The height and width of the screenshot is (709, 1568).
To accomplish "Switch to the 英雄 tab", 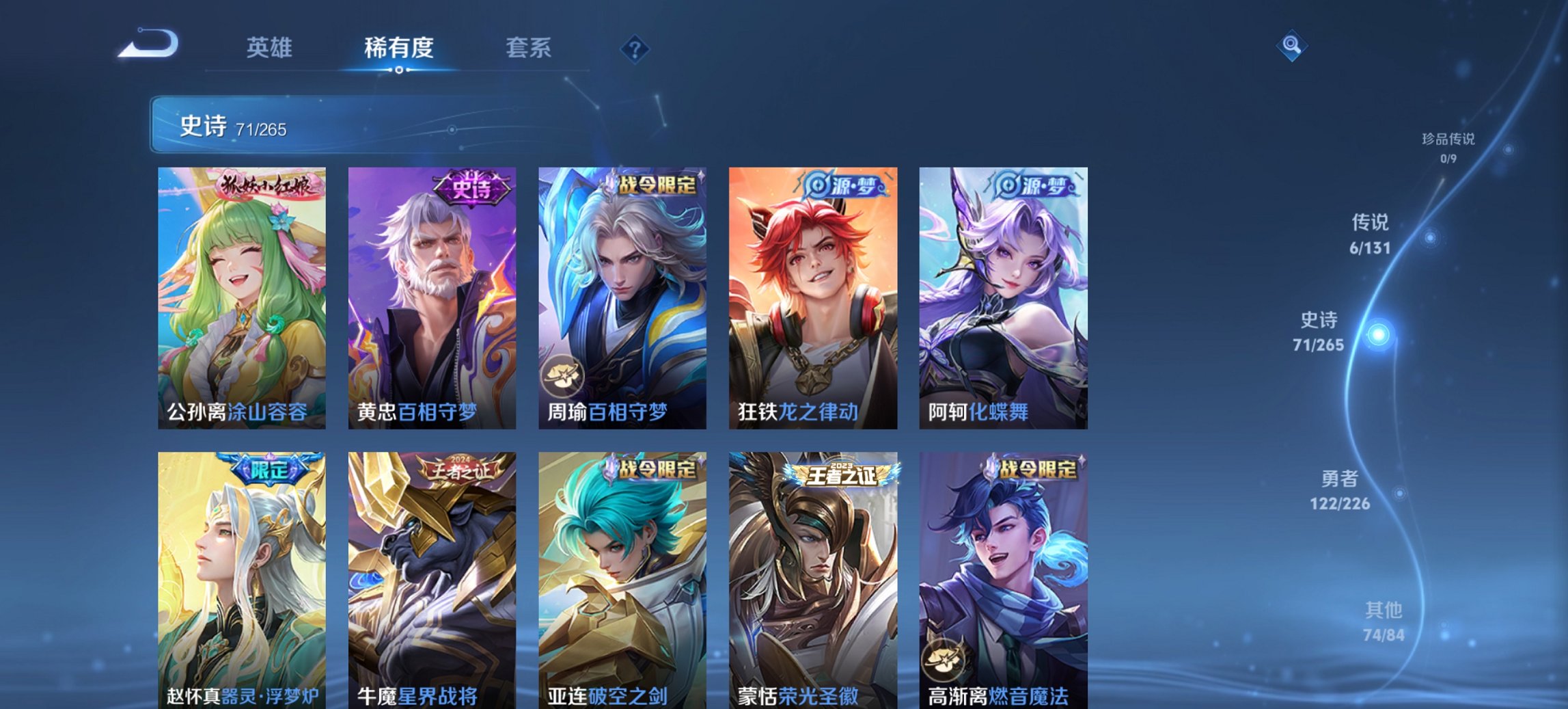I will click(271, 48).
